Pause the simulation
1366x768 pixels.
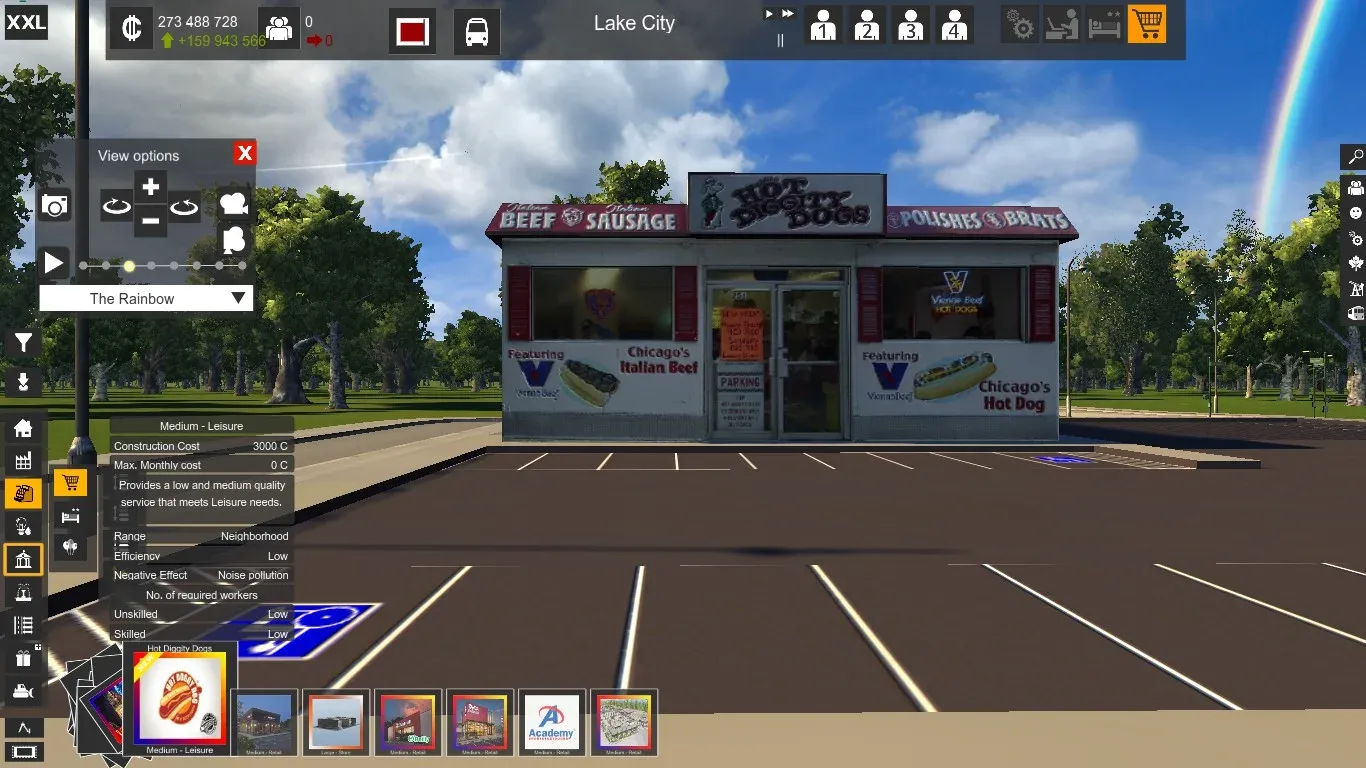click(781, 41)
